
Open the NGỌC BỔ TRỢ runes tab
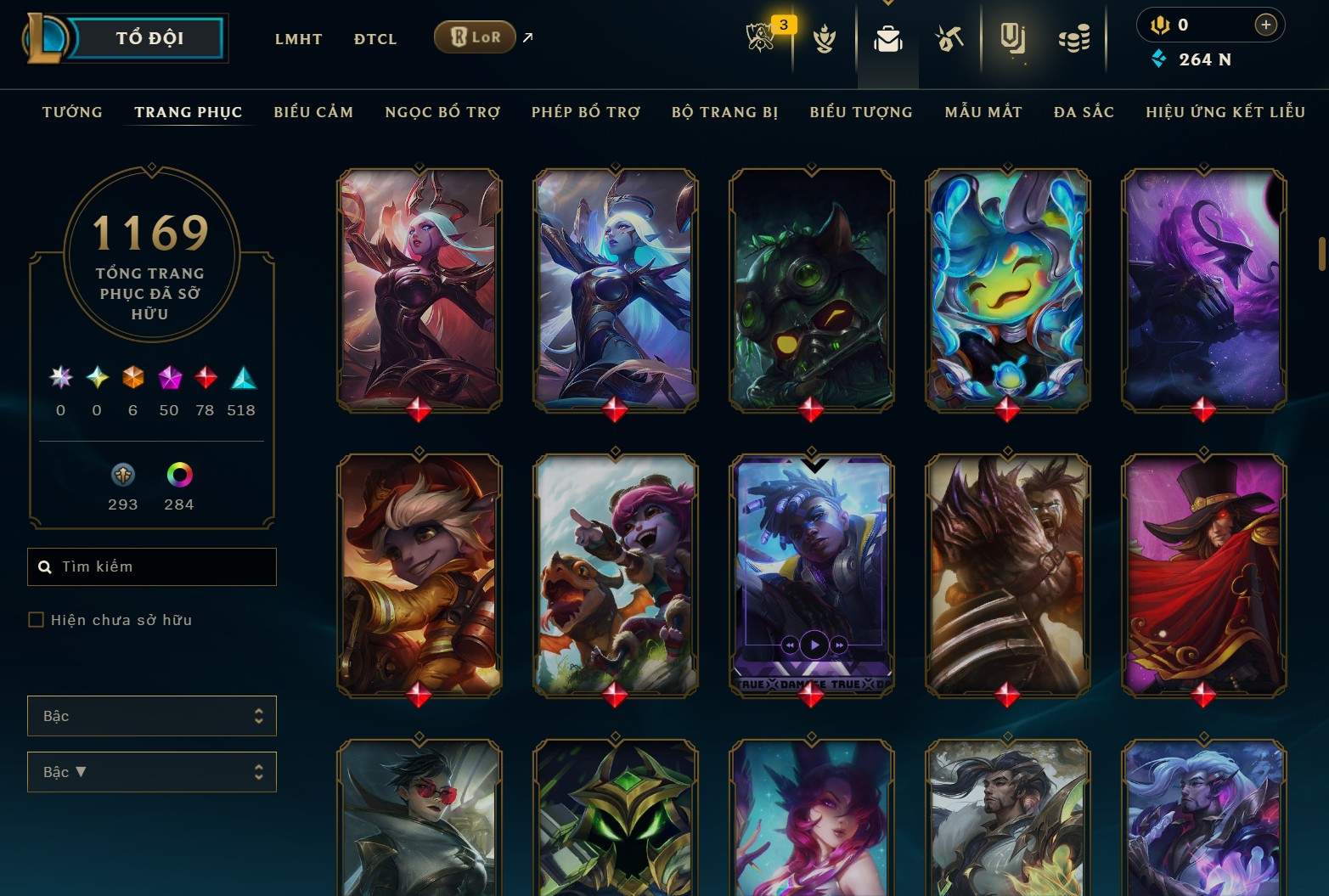click(x=442, y=112)
